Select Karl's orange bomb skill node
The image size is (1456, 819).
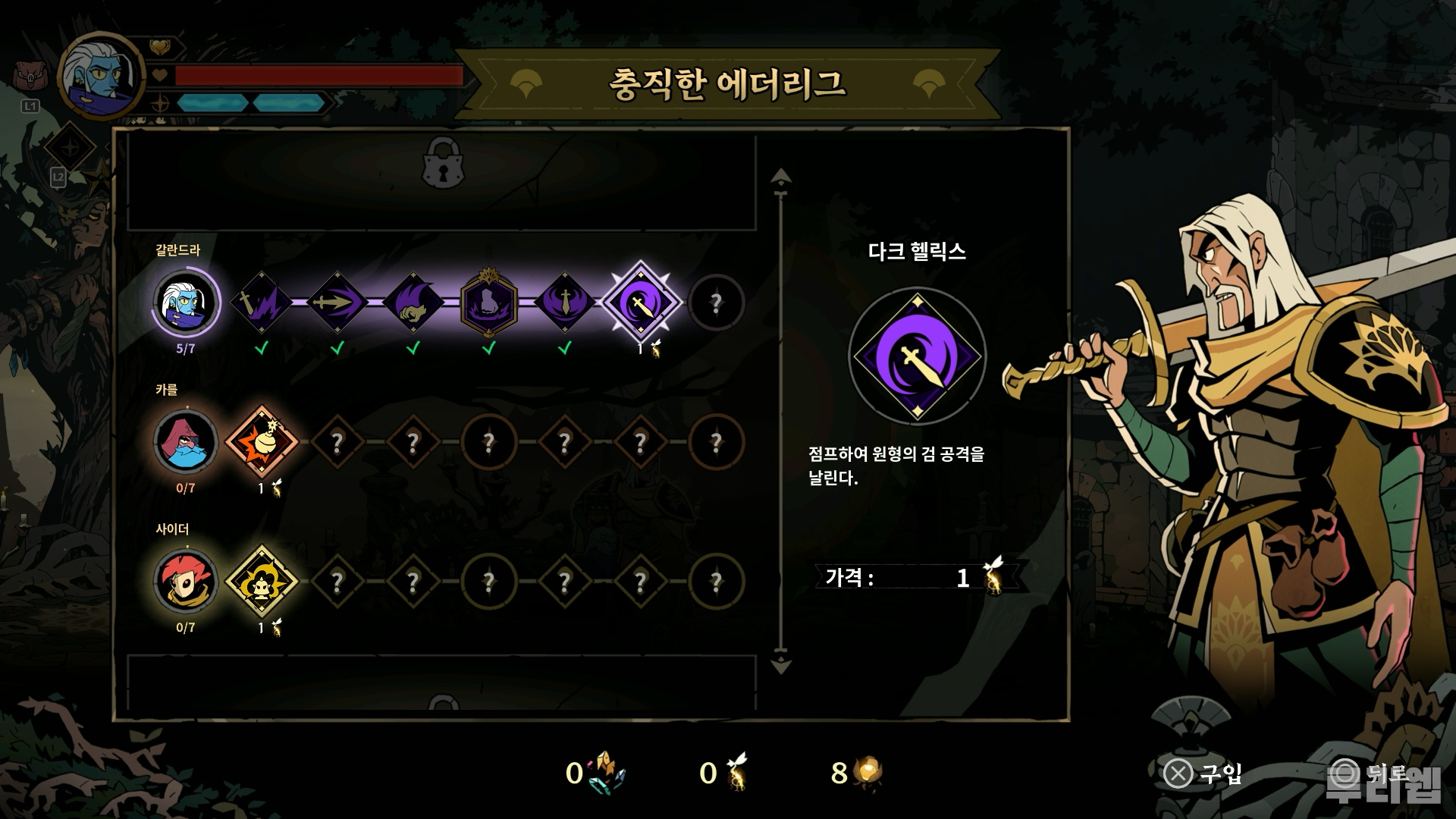(x=262, y=441)
